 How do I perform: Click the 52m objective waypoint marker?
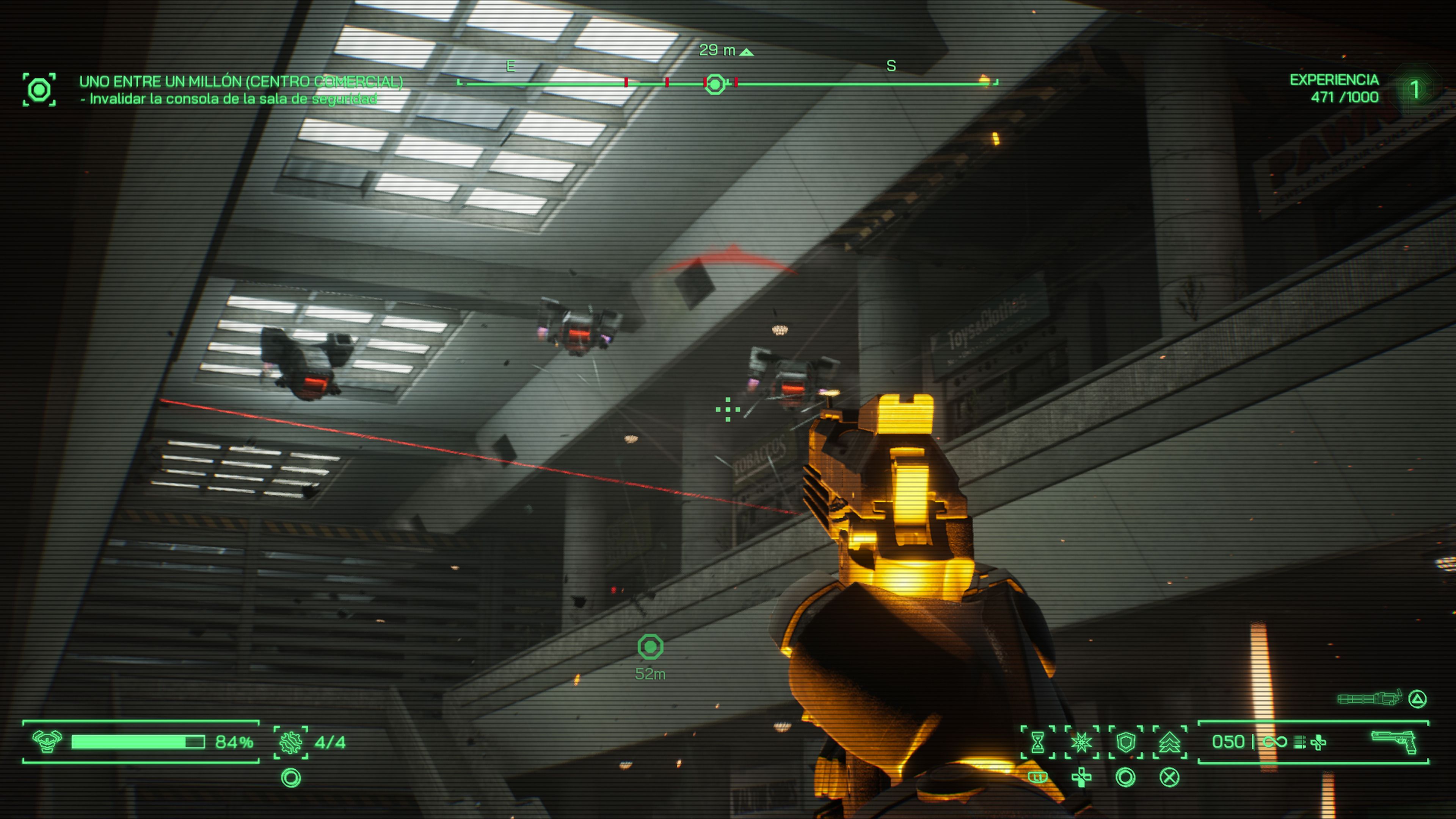(x=650, y=647)
